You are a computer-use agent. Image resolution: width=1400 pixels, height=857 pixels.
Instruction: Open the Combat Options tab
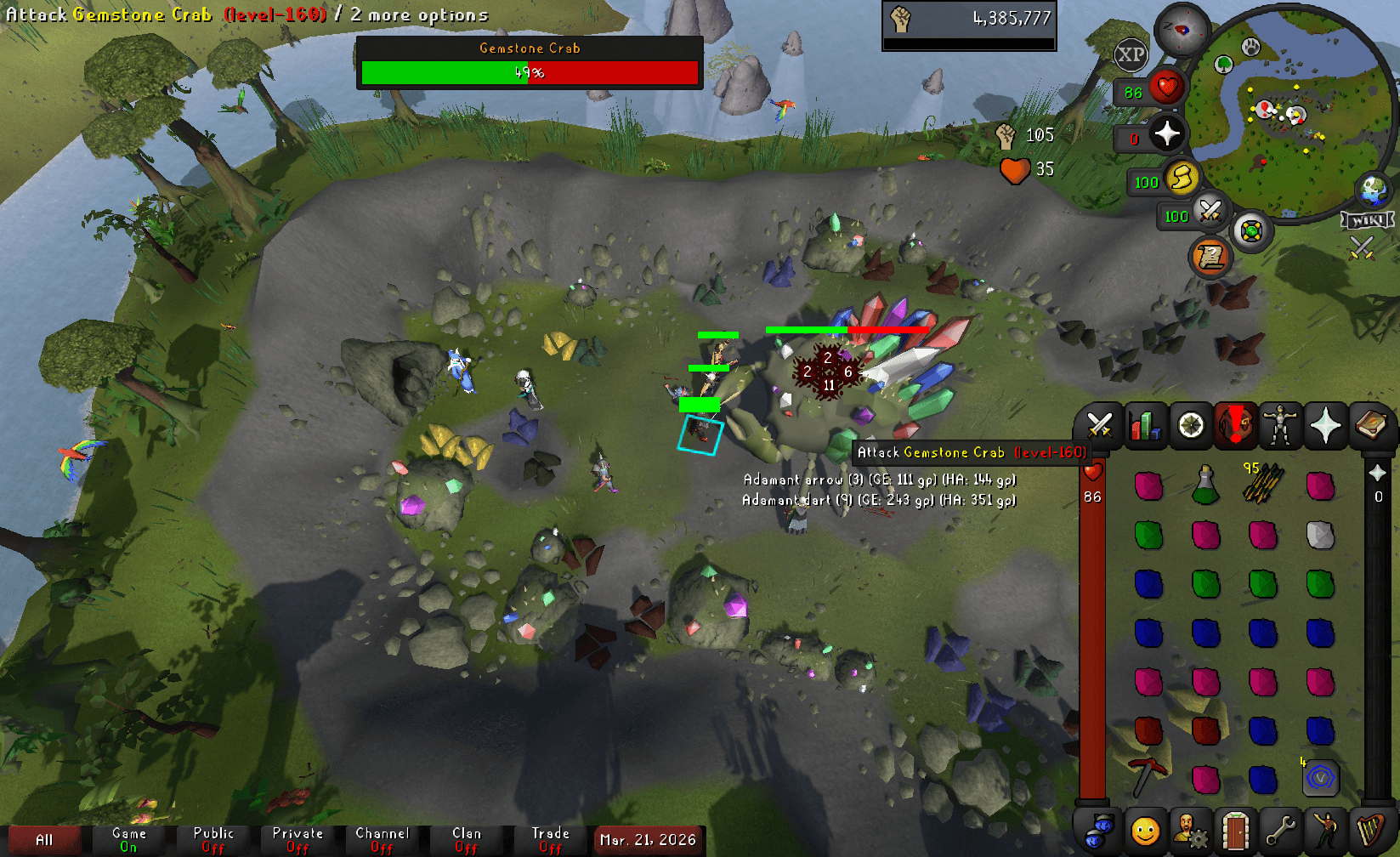click(1099, 425)
